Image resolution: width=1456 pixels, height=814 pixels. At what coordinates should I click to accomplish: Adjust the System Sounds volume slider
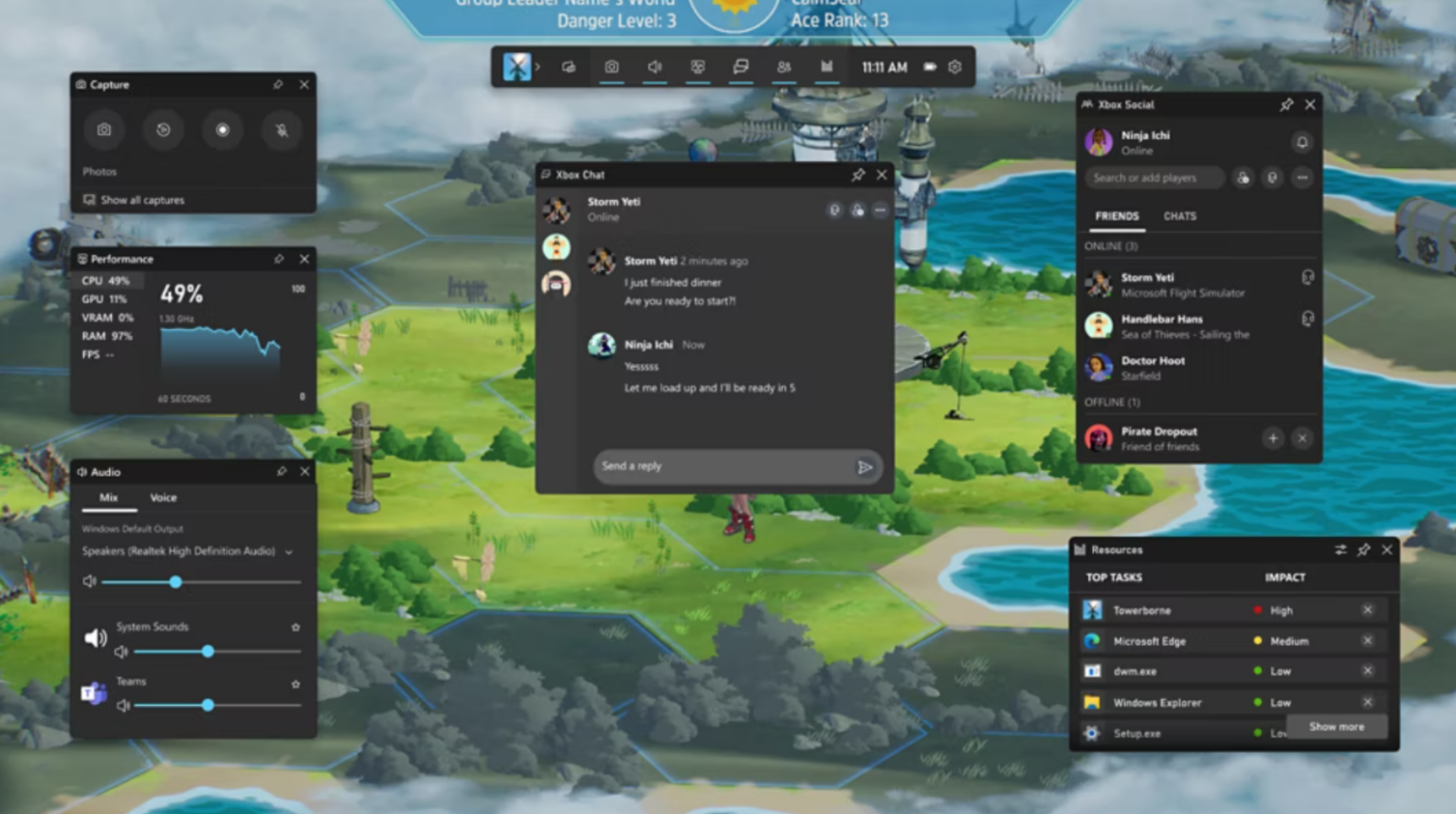(x=208, y=652)
